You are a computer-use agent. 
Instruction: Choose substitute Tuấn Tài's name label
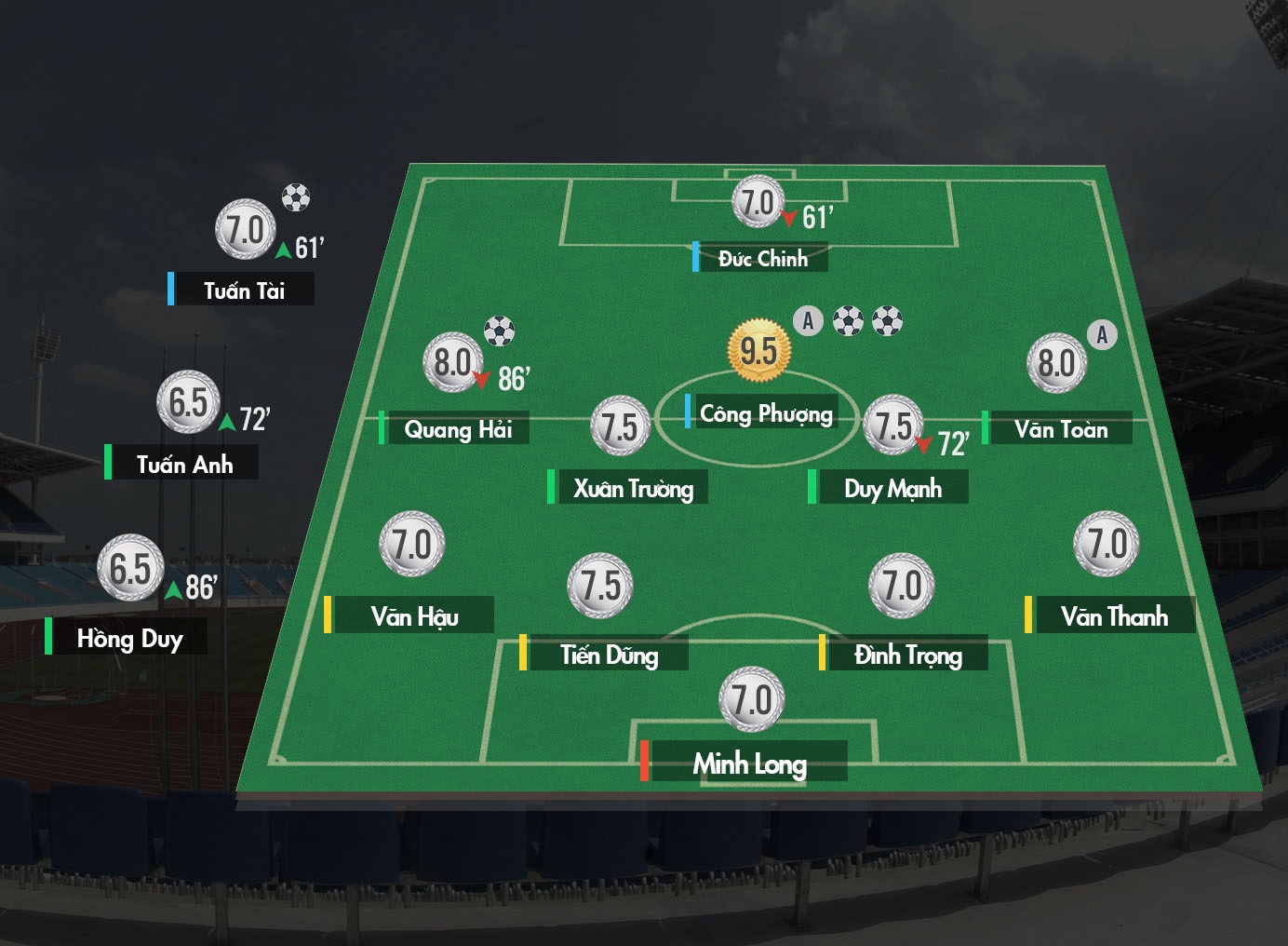[244, 291]
